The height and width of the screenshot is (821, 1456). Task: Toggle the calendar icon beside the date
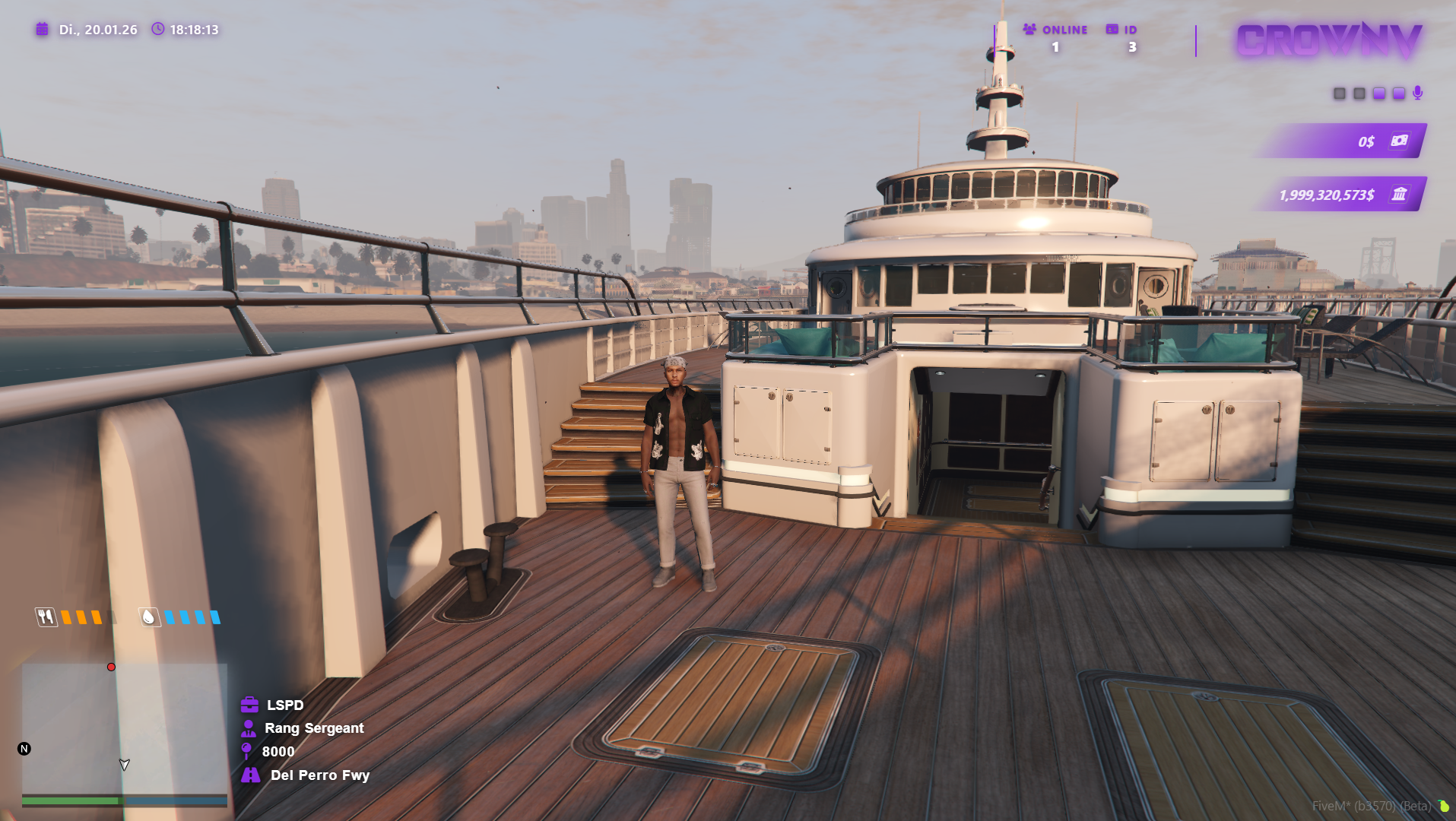(42, 30)
